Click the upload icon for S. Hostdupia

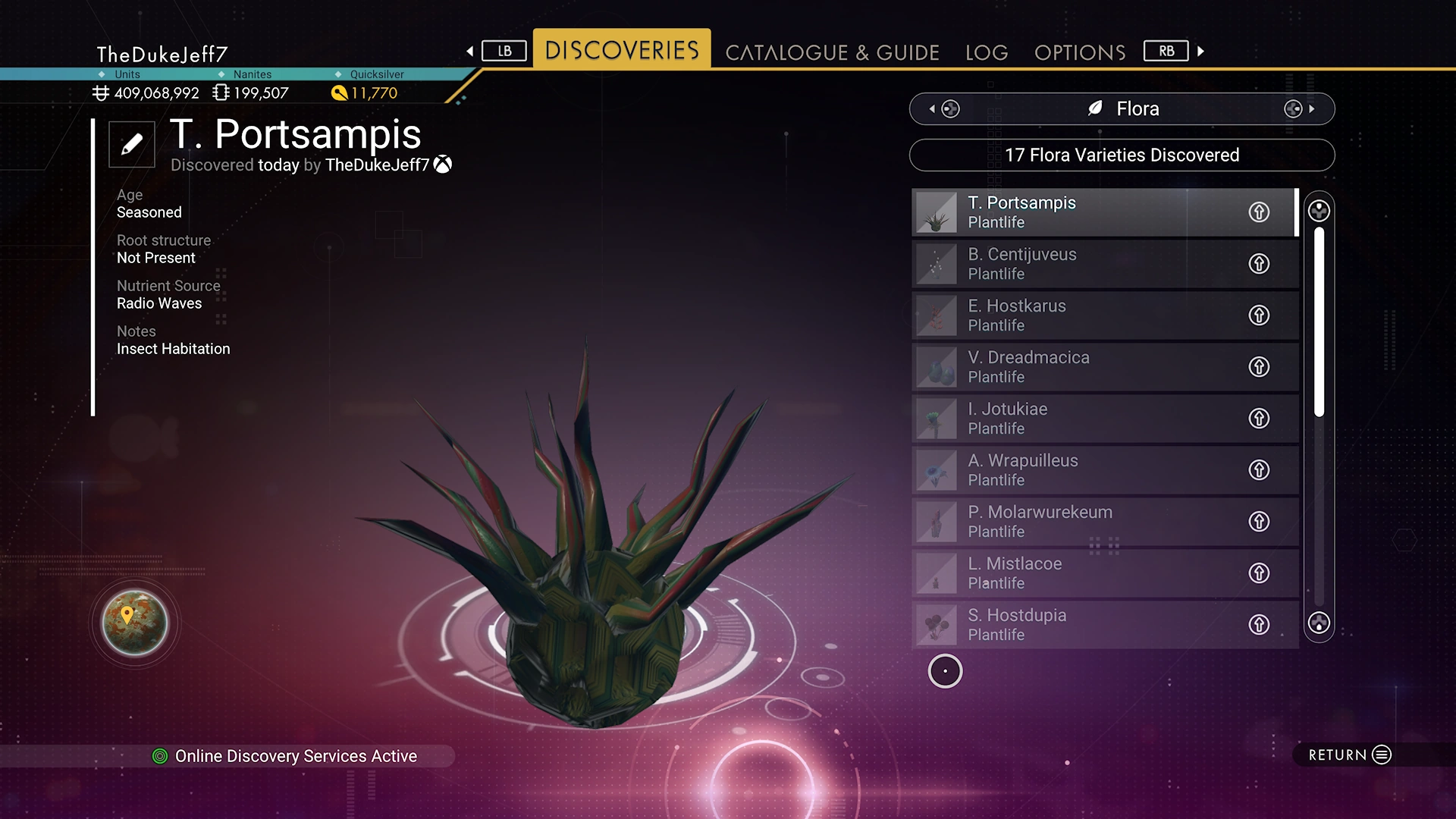click(1259, 625)
